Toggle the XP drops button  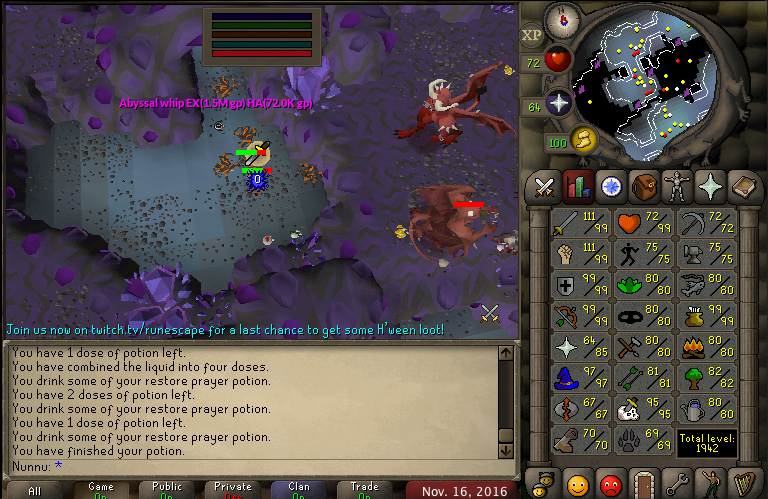coord(532,34)
